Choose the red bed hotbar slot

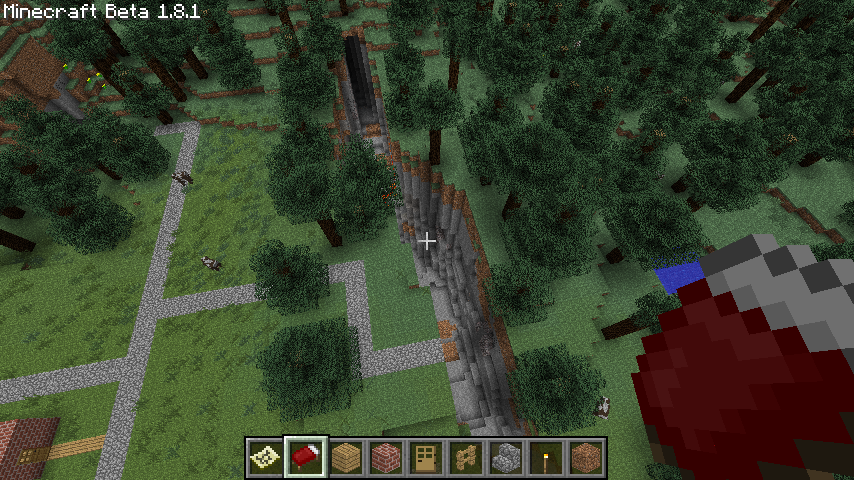click(x=306, y=457)
